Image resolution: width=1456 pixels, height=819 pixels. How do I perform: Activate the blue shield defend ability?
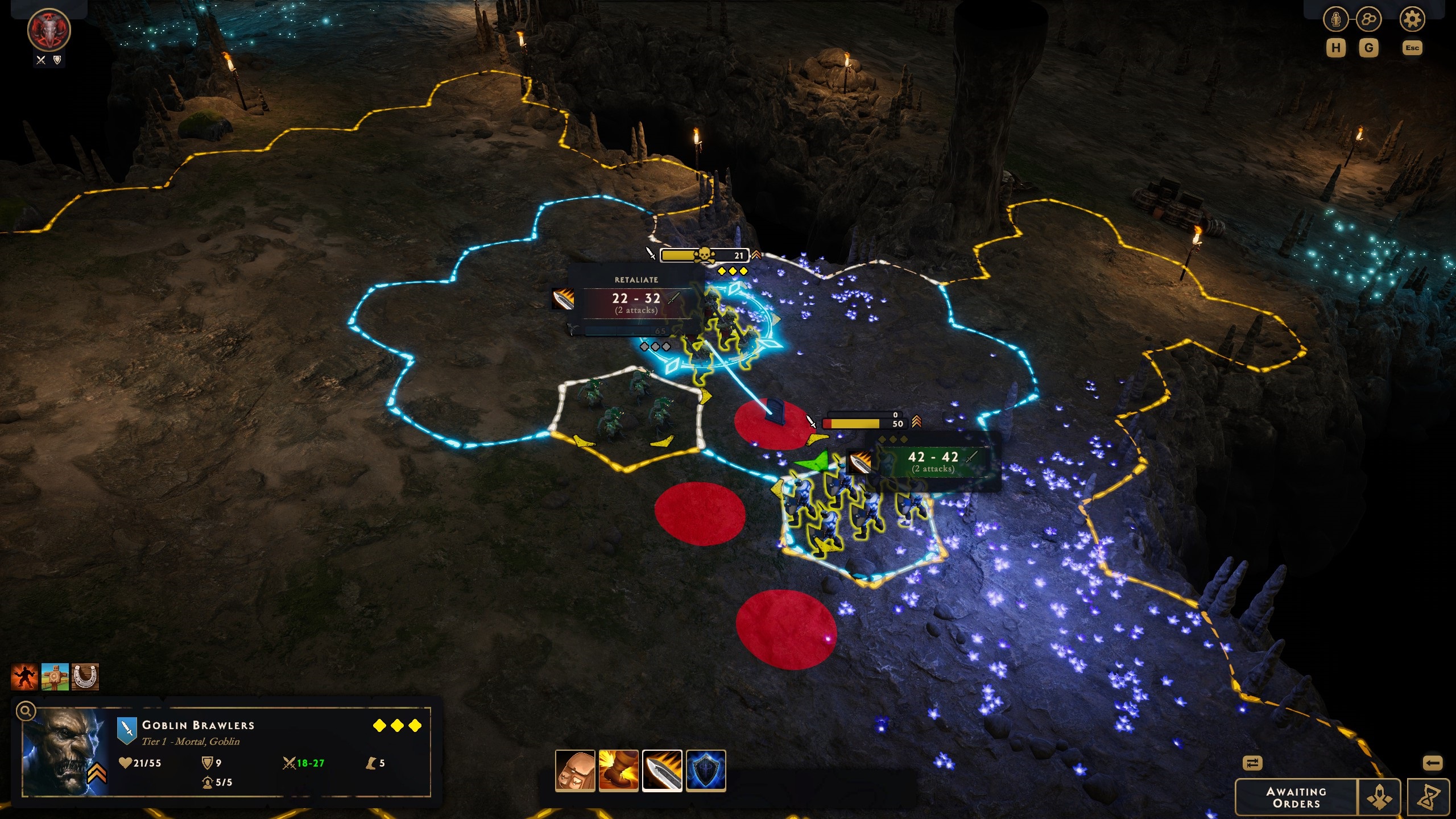pyautogui.click(x=706, y=771)
